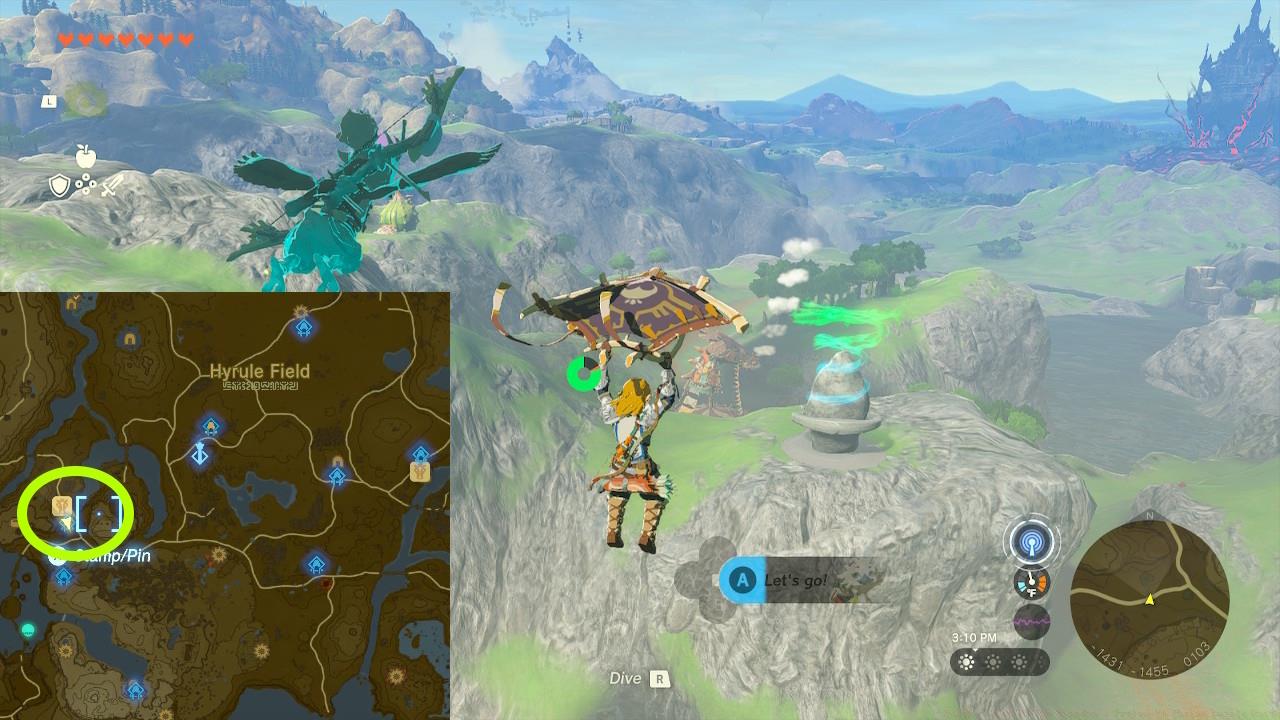This screenshot has width=1280, height=720.
Task: Toggle the first weather forecast sun icon
Action: [966, 662]
